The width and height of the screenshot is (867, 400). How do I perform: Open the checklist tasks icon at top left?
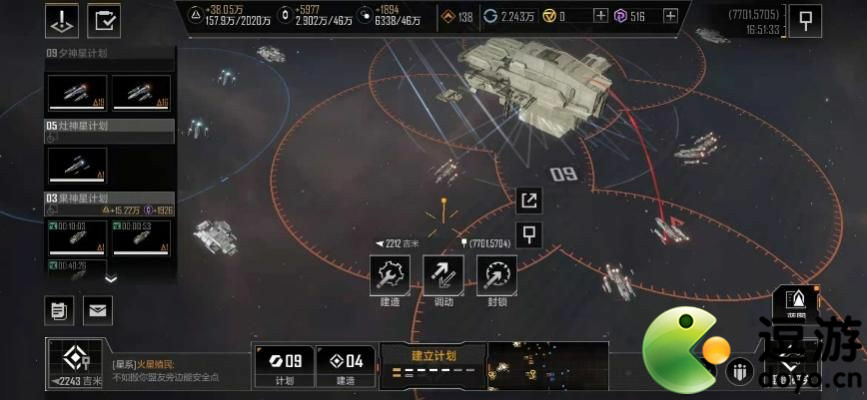tap(103, 19)
